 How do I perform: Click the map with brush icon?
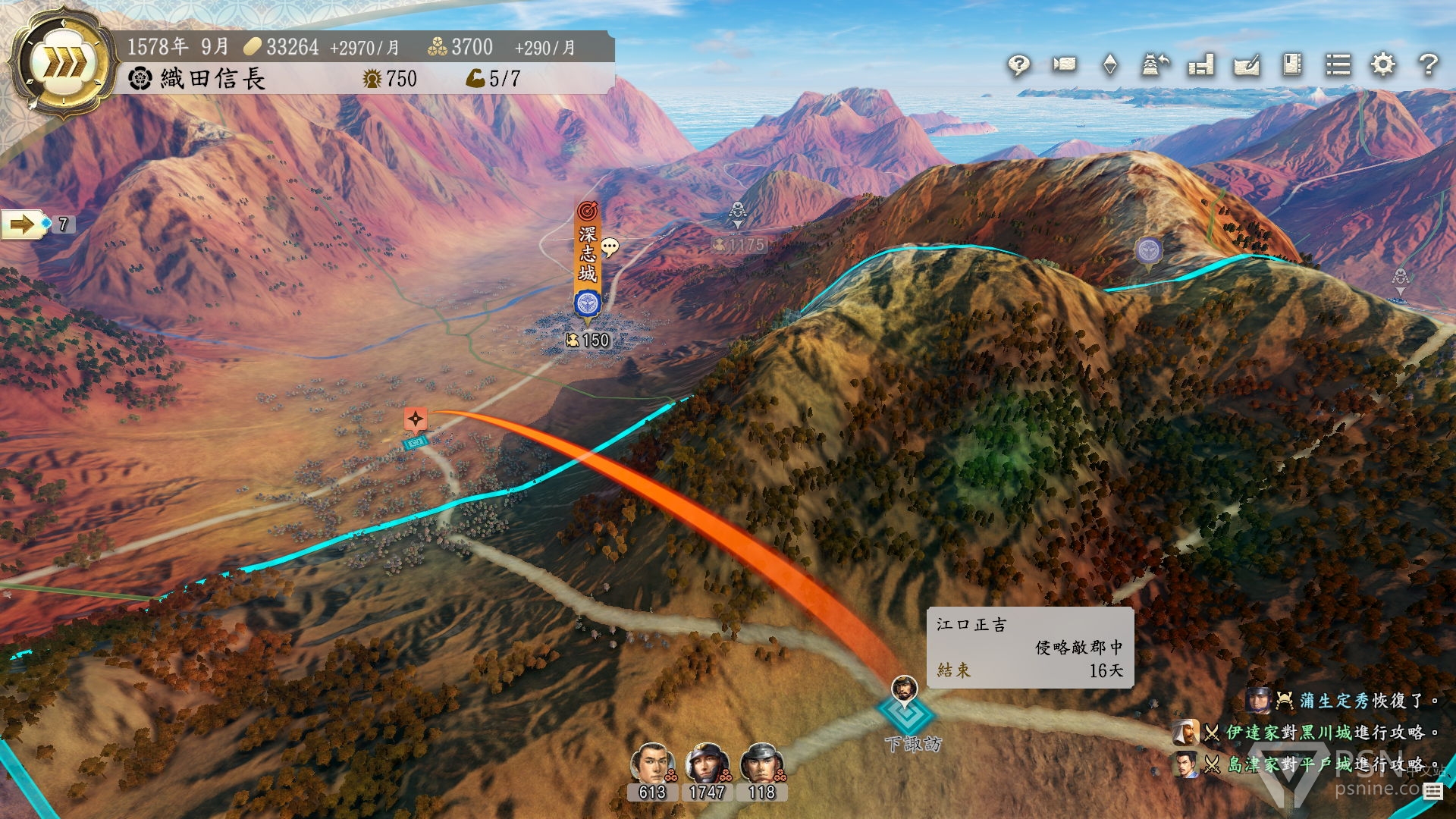1247,65
